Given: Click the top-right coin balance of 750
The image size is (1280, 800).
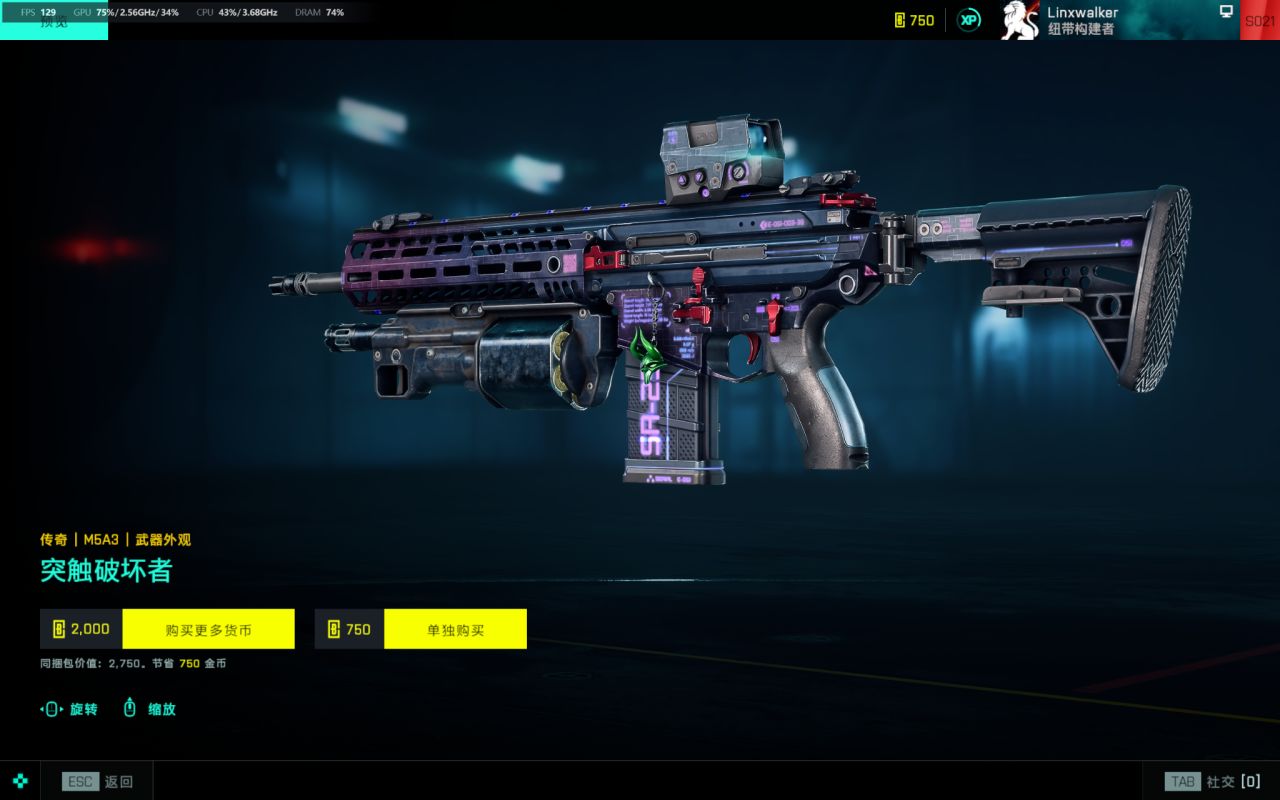Looking at the screenshot, I should 914,20.
